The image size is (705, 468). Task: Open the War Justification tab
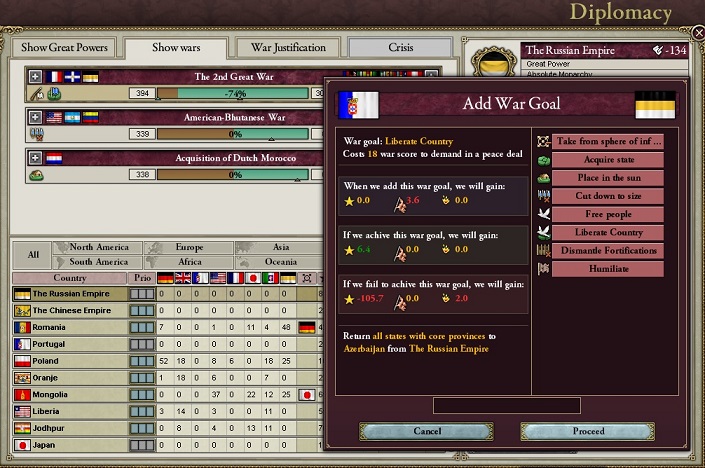pos(288,48)
